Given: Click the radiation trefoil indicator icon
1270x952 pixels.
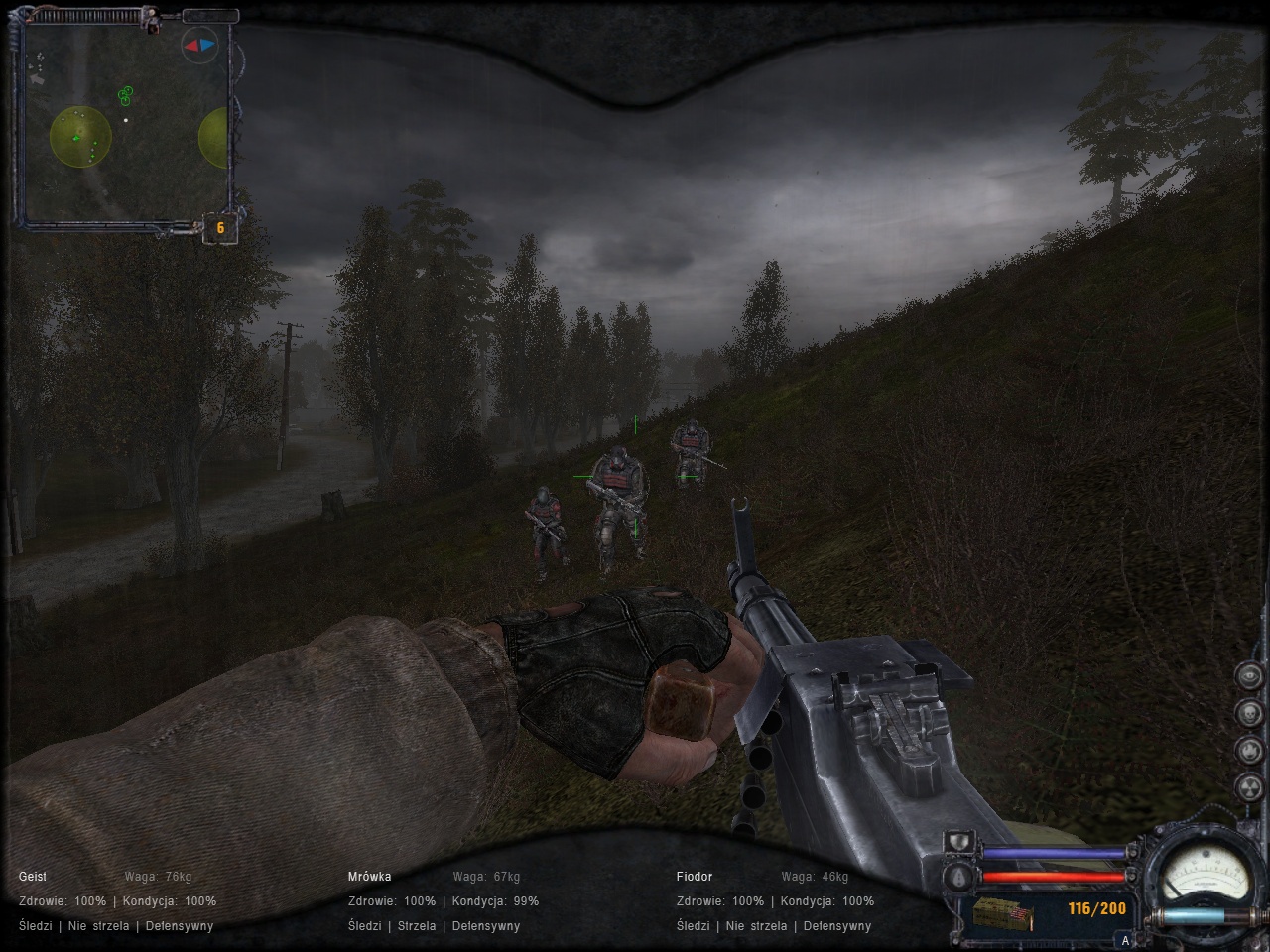Looking at the screenshot, I should (1249, 788).
